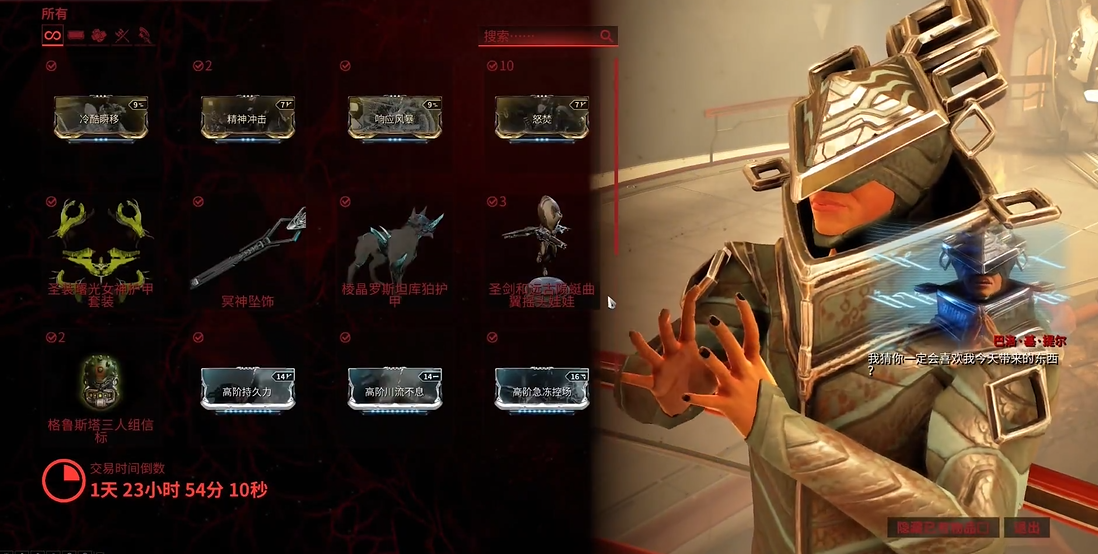Pick the 响应风暴 mod card

(394, 117)
